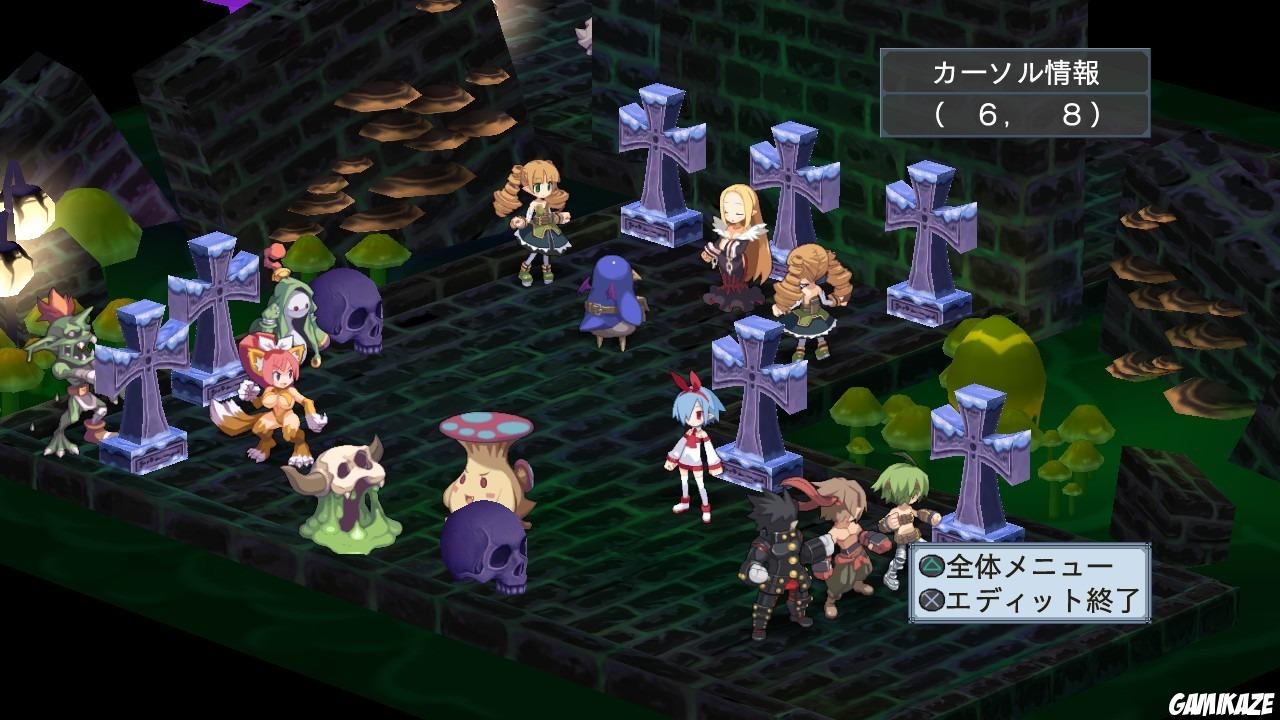
Task: Click the purple skull near the green slime
Action: [485, 545]
